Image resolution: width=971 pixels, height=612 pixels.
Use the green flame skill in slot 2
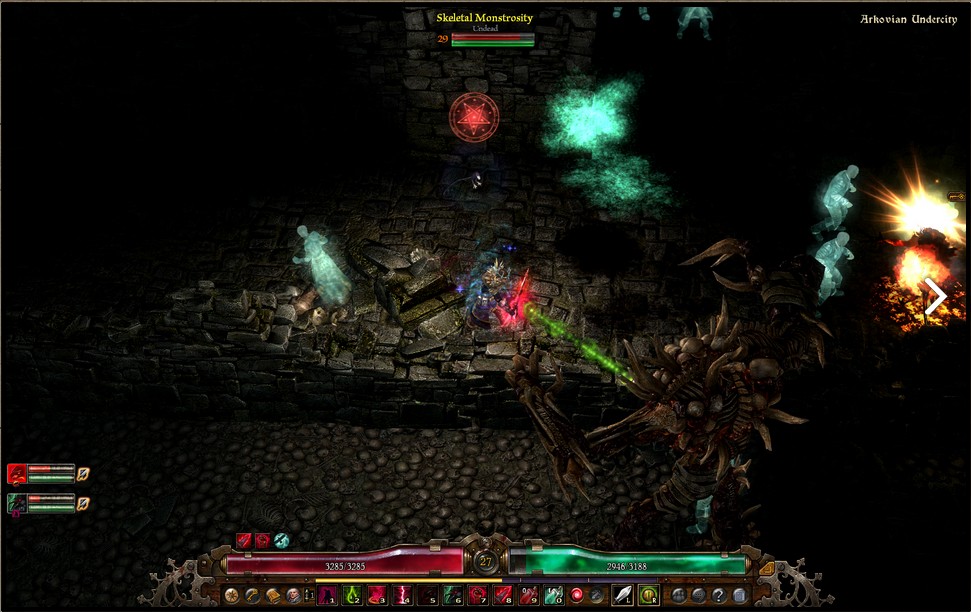(353, 596)
